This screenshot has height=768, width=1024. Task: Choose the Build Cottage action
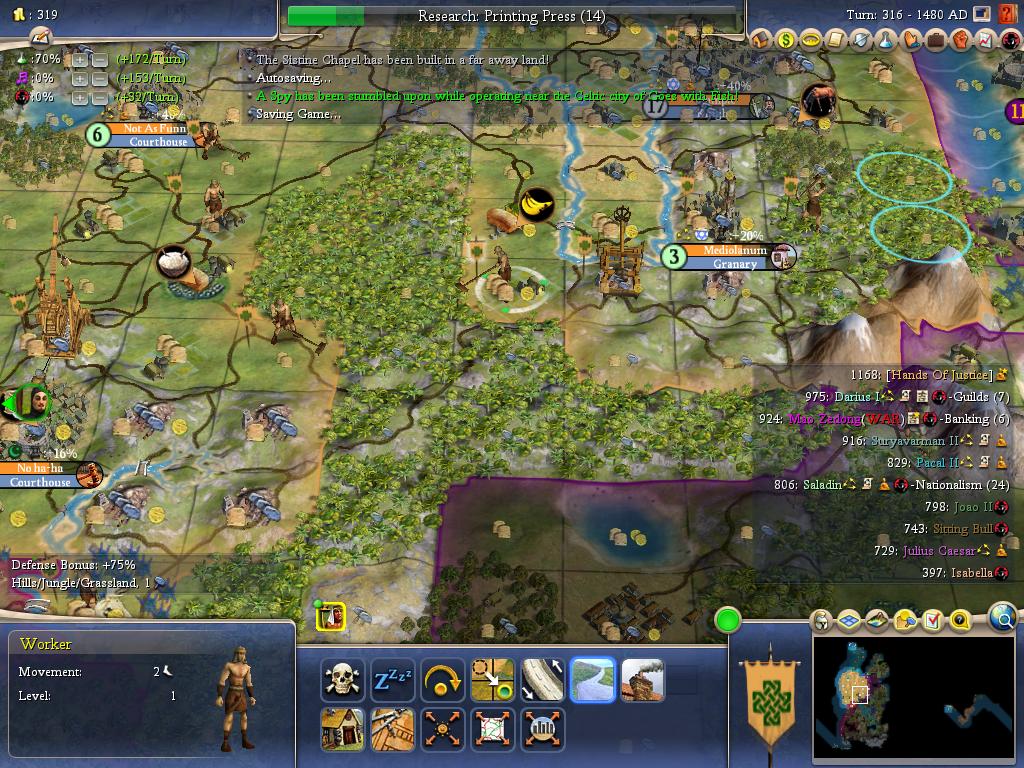click(343, 729)
